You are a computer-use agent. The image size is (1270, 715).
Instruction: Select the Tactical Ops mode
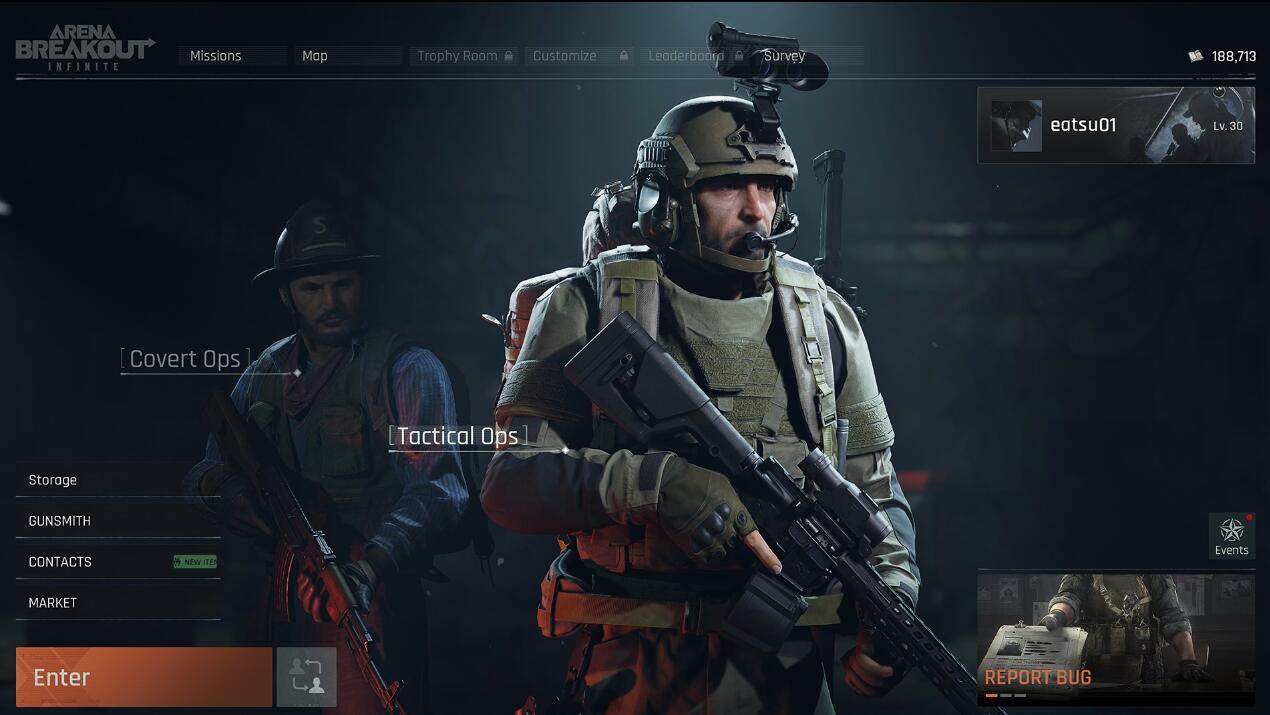pos(458,436)
